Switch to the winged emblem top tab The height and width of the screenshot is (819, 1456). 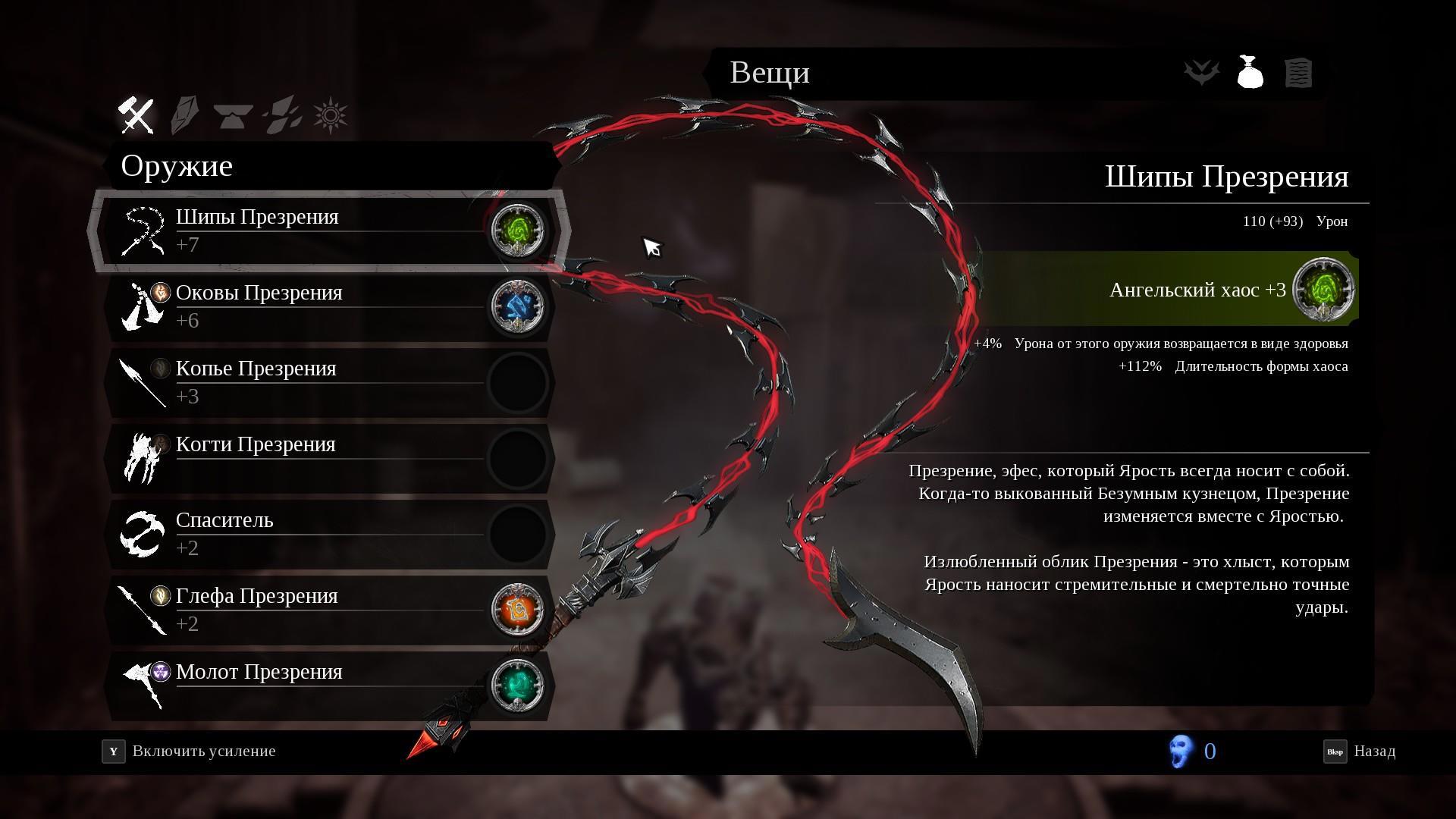1202,73
